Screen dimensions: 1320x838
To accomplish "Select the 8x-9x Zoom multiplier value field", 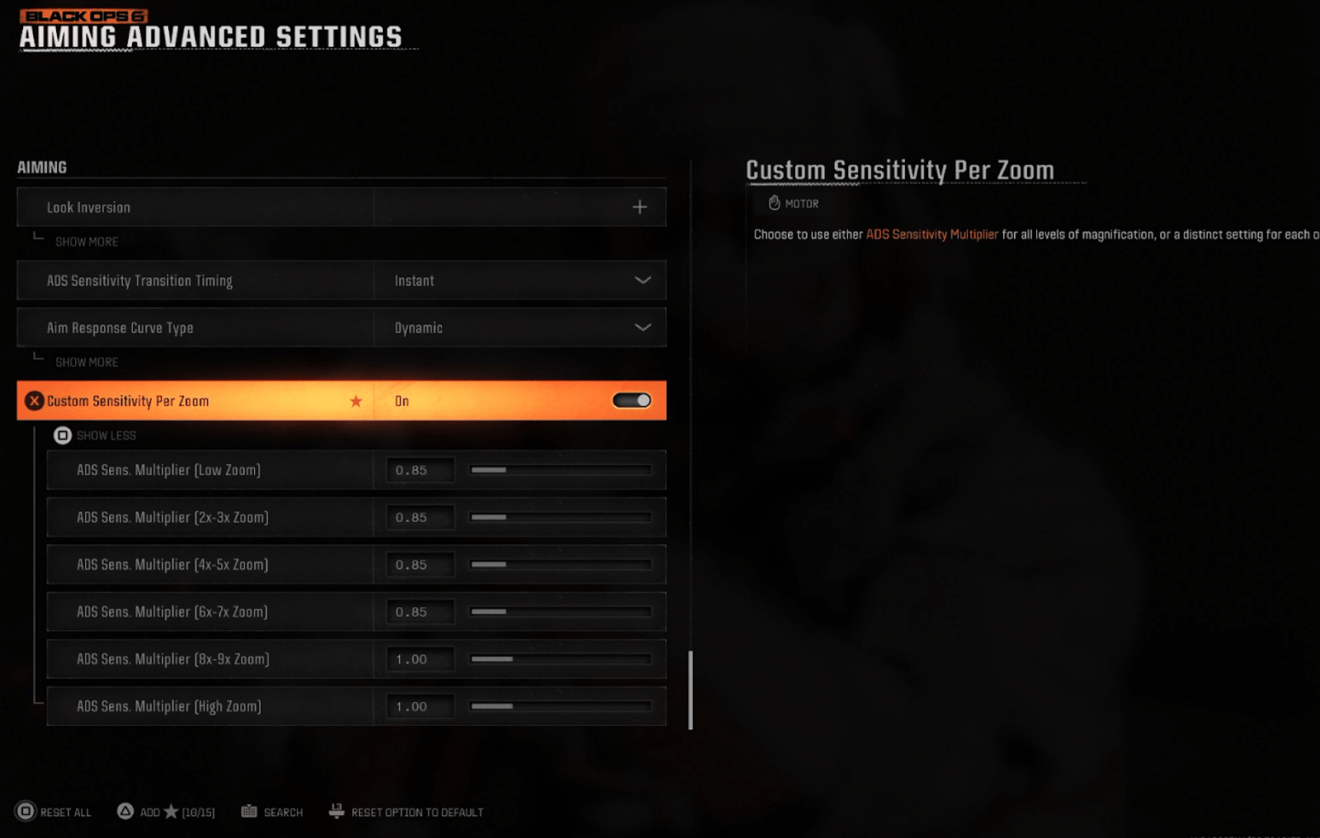I will (420, 659).
